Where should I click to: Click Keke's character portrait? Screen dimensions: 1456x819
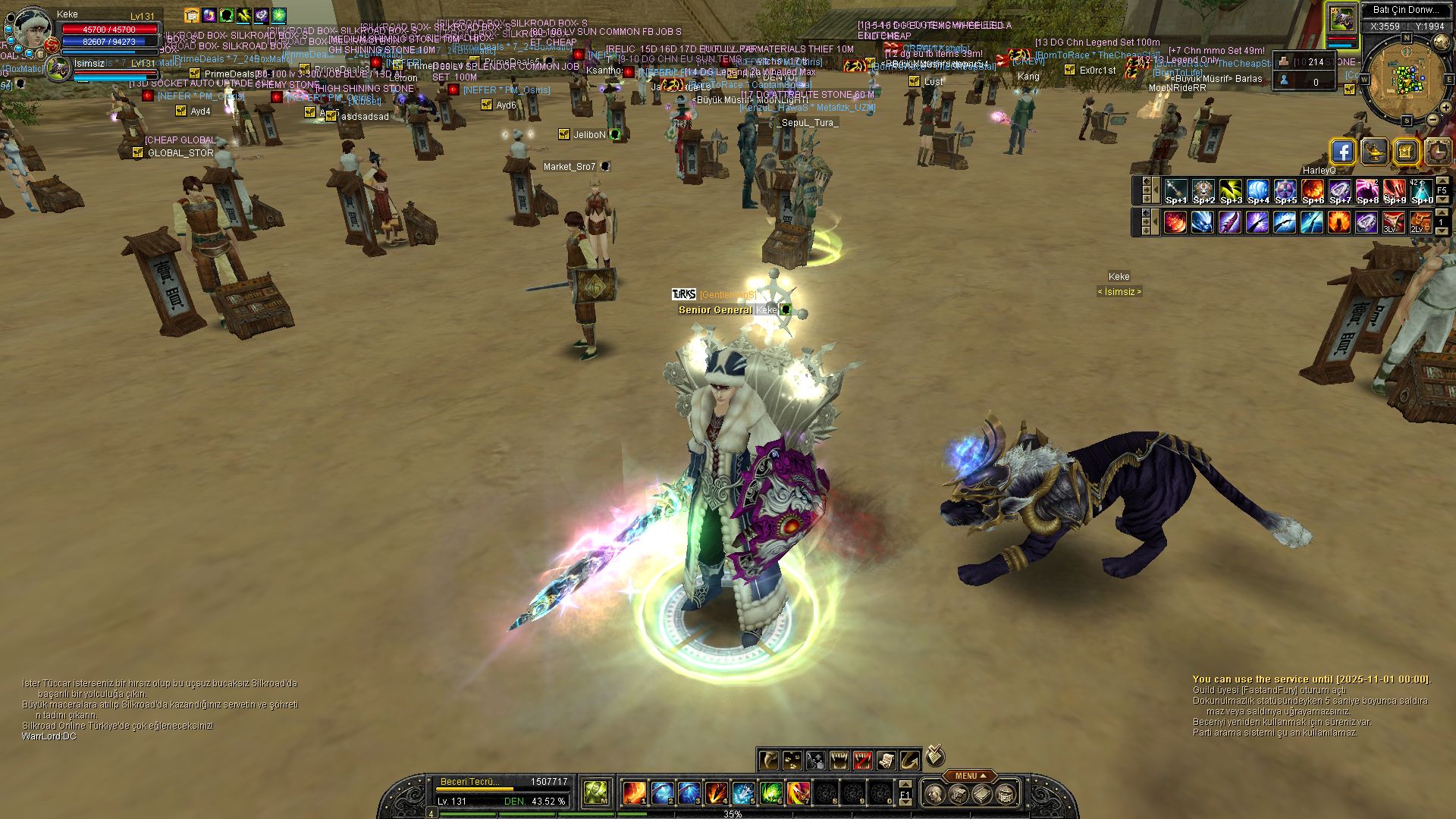click(32, 27)
